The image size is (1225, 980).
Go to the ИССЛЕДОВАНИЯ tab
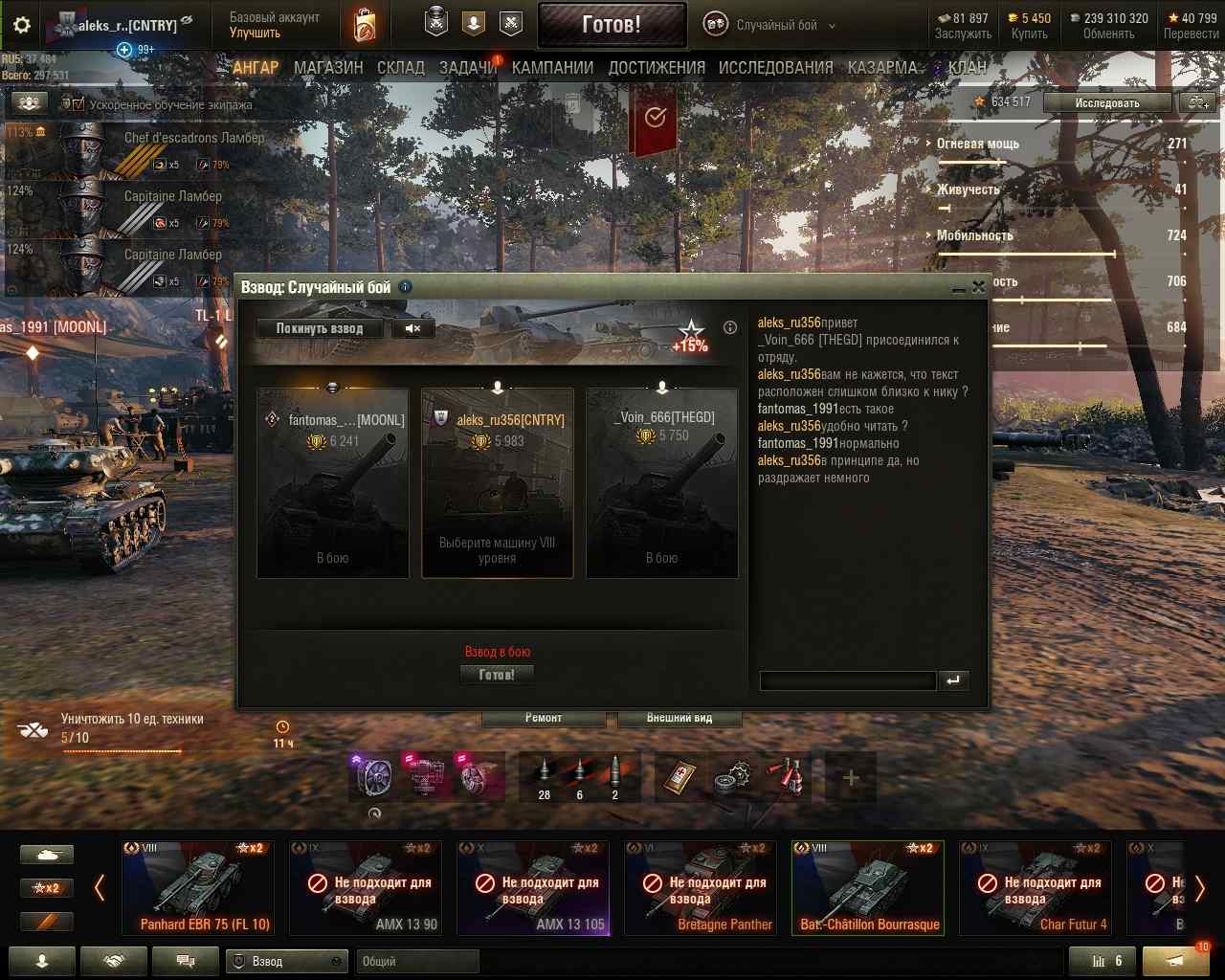tap(775, 68)
